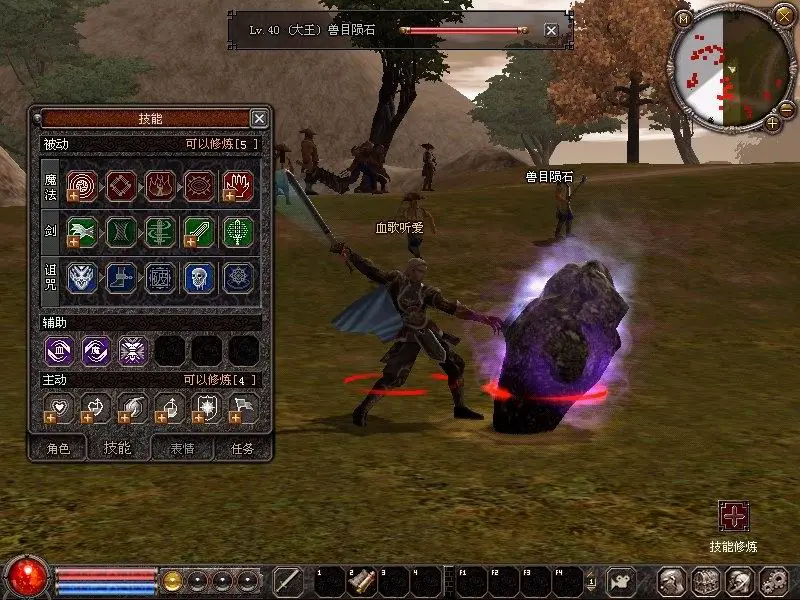Screen dimensions: 800x600
Task: Use the scroll item in hotbar slot 2
Action: click(362, 581)
